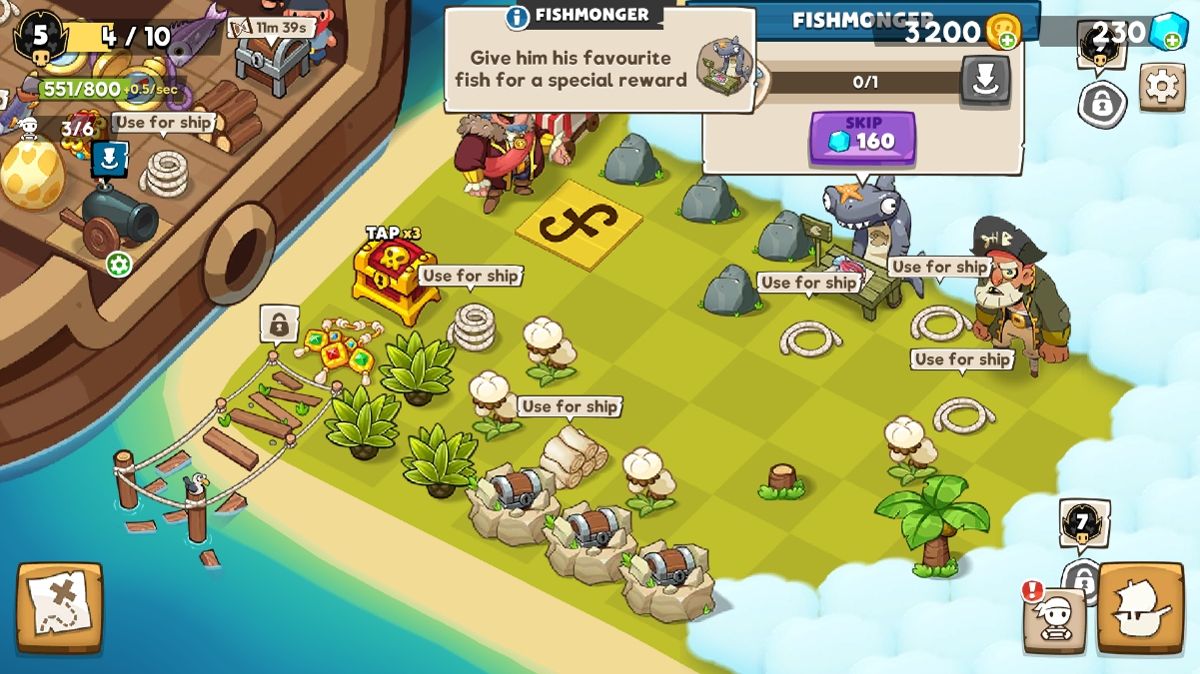Skip the Fishmonger task for 160 gems
This screenshot has width=1200, height=674.
(x=862, y=139)
